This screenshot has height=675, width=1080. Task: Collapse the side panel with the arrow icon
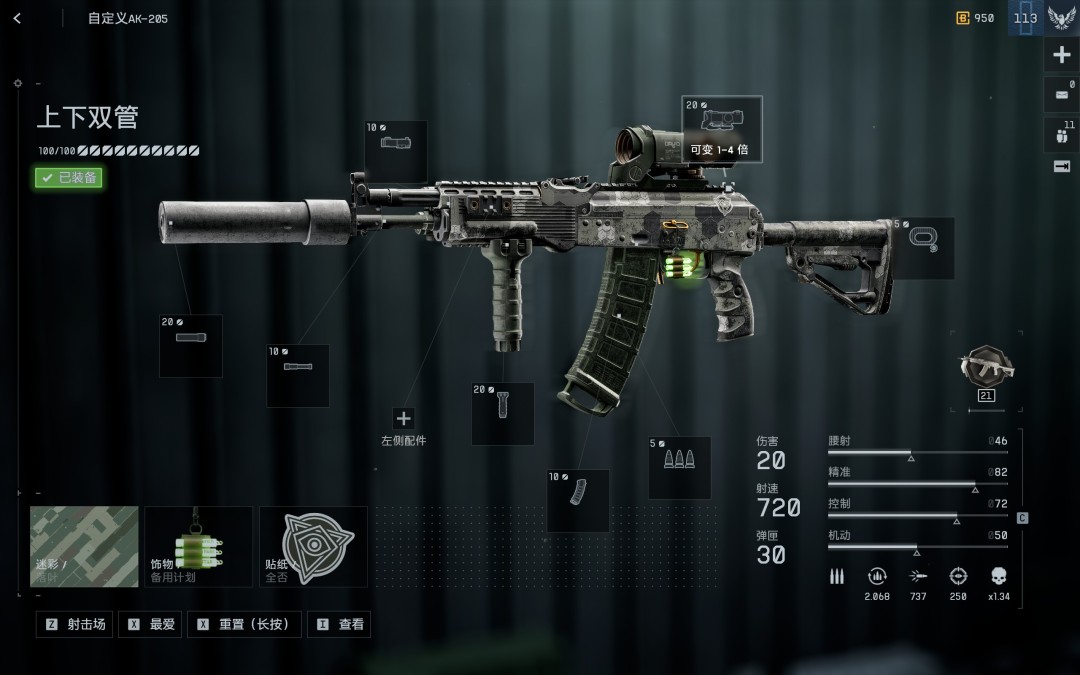click(x=1061, y=166)
